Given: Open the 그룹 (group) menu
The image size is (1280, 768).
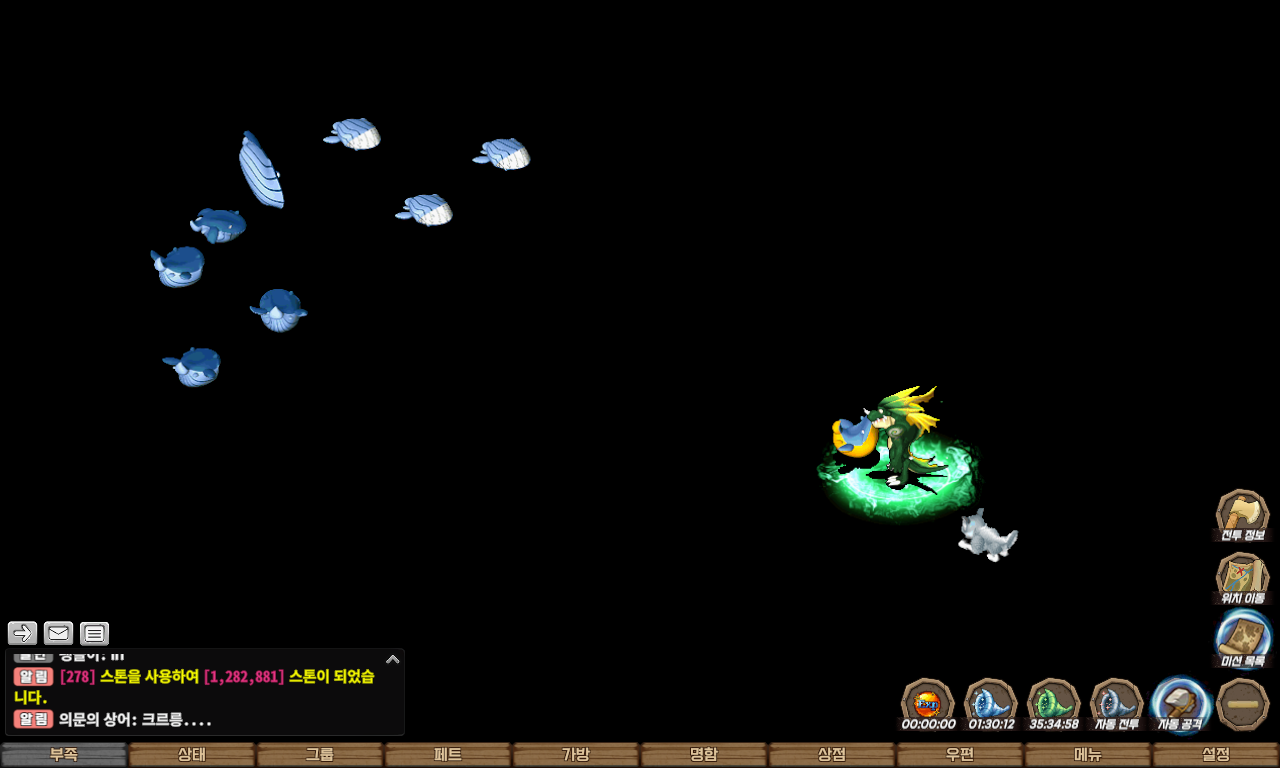Looking at the screenshot, I should click(x=320, y=755).
